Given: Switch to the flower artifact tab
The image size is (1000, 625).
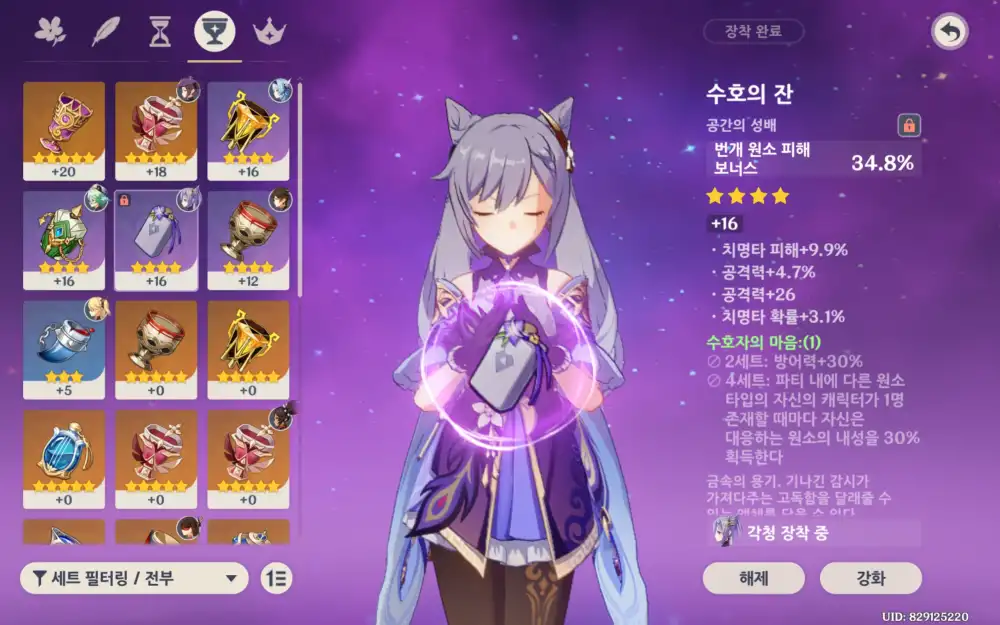Looking at the screenshot, I should pyautogui.click(x=49, y=32).
